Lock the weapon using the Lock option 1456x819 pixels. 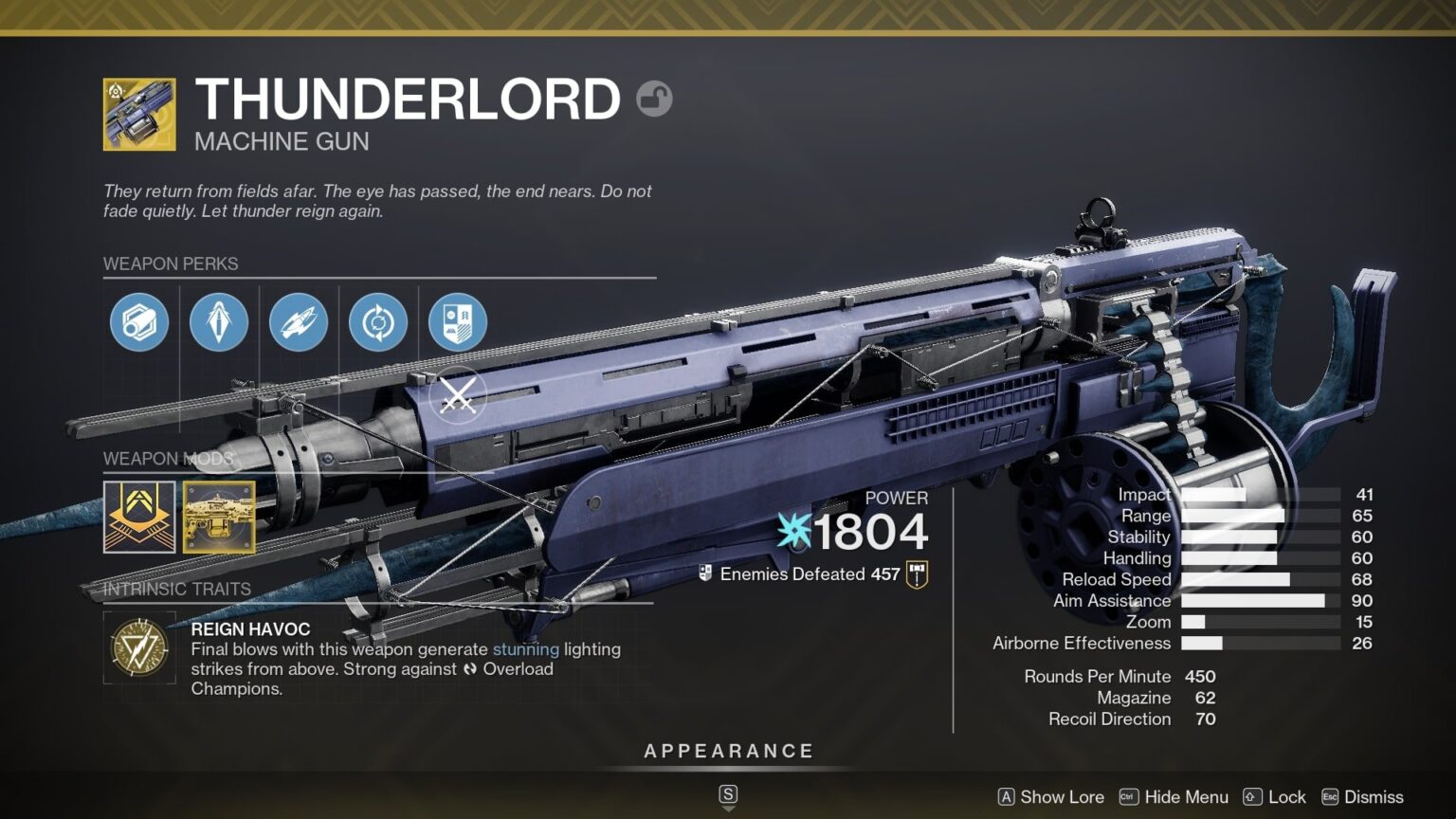[x=1287, y=797]
